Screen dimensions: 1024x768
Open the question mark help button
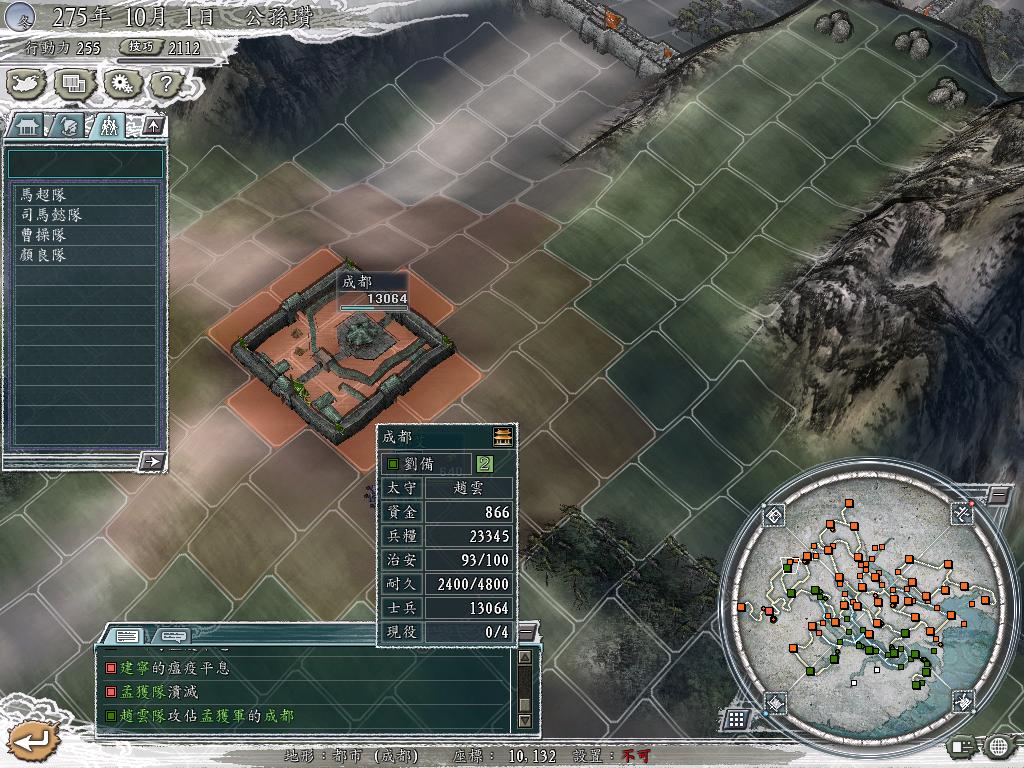coord(165,85)
